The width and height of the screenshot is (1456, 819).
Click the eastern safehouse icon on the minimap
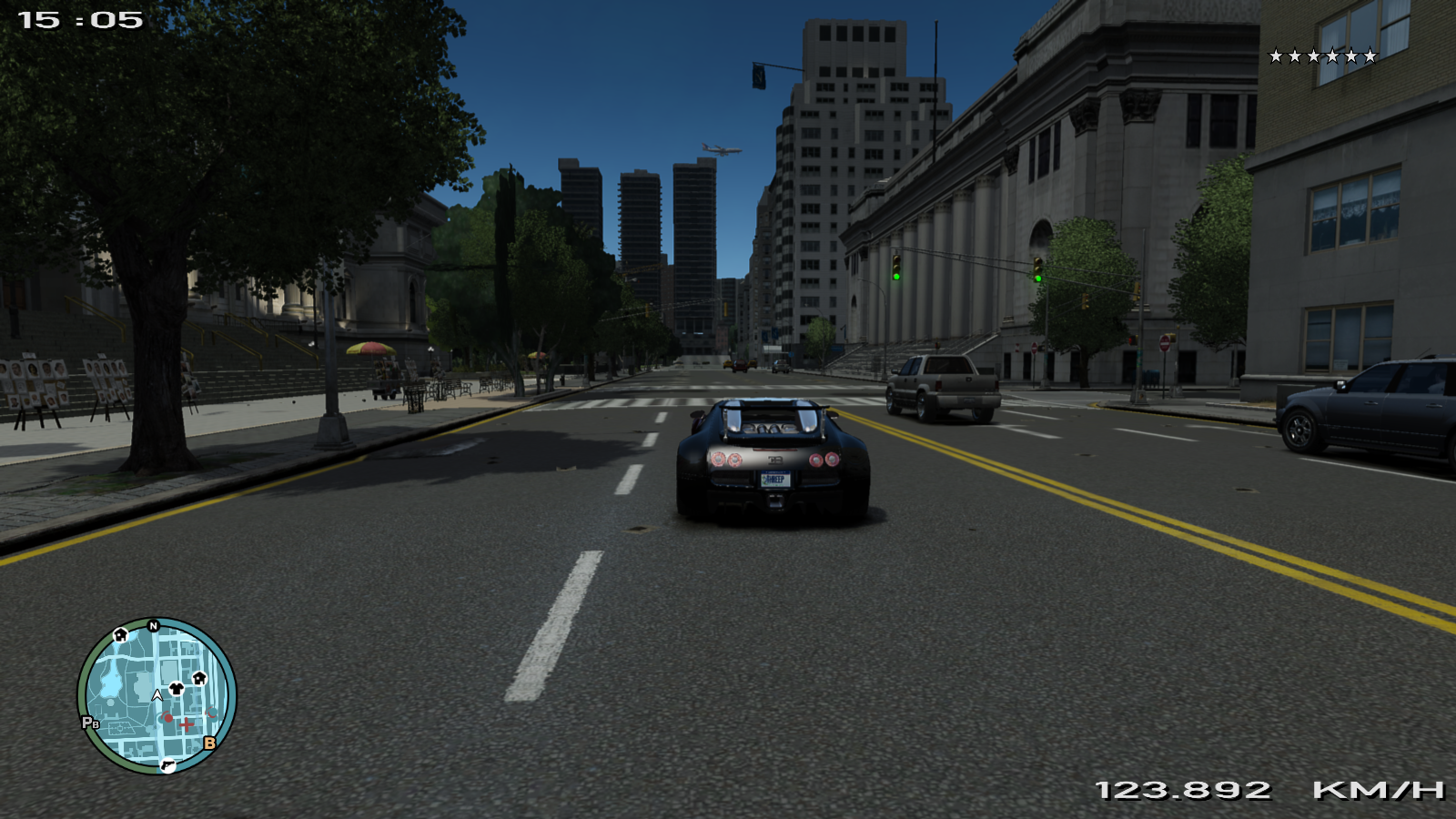tap(199, 679)
